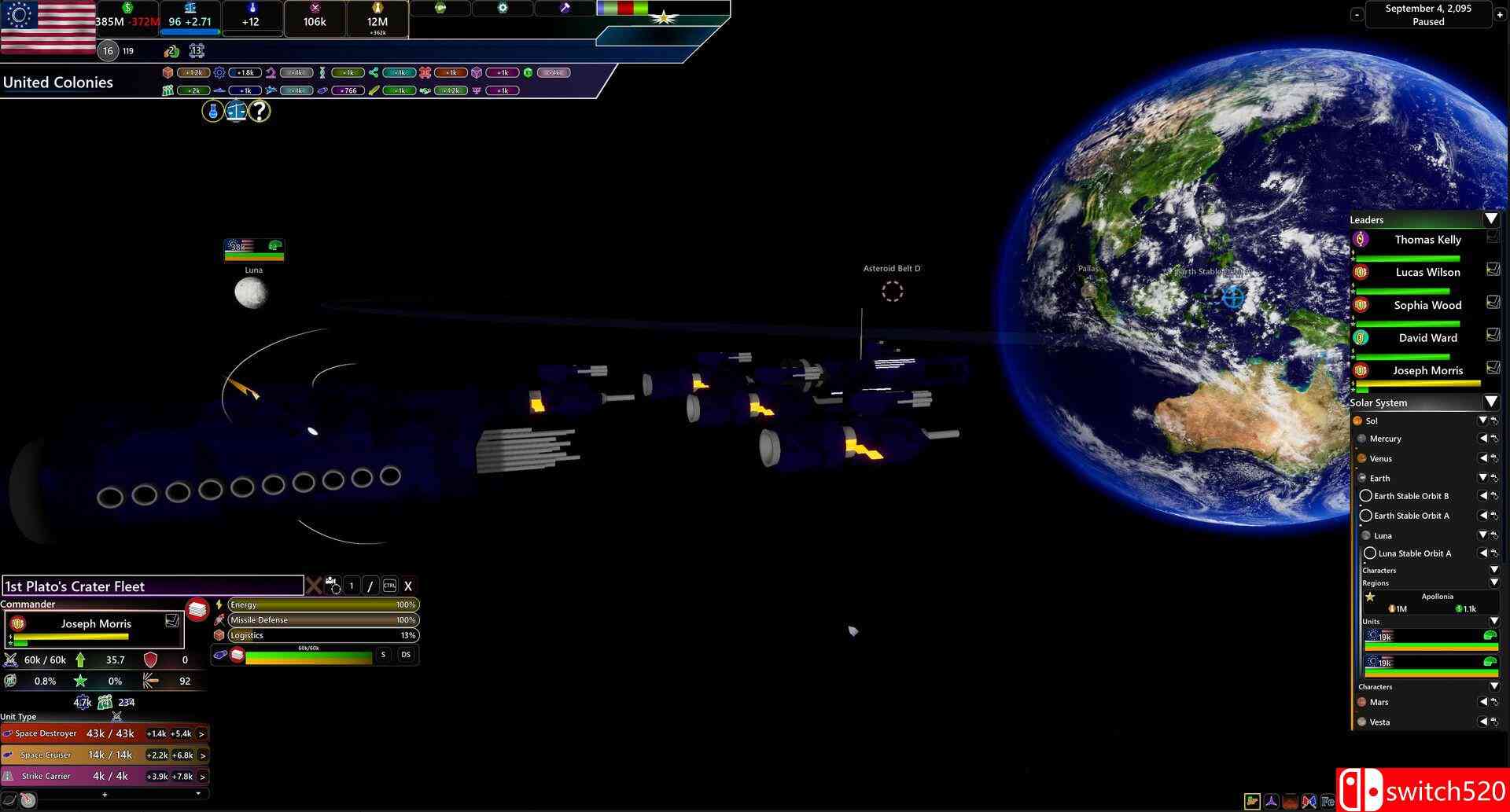The image size is (1510, 812).
Task: Click the arrow button on the Space Destroyer row
Action: (201, 733)
